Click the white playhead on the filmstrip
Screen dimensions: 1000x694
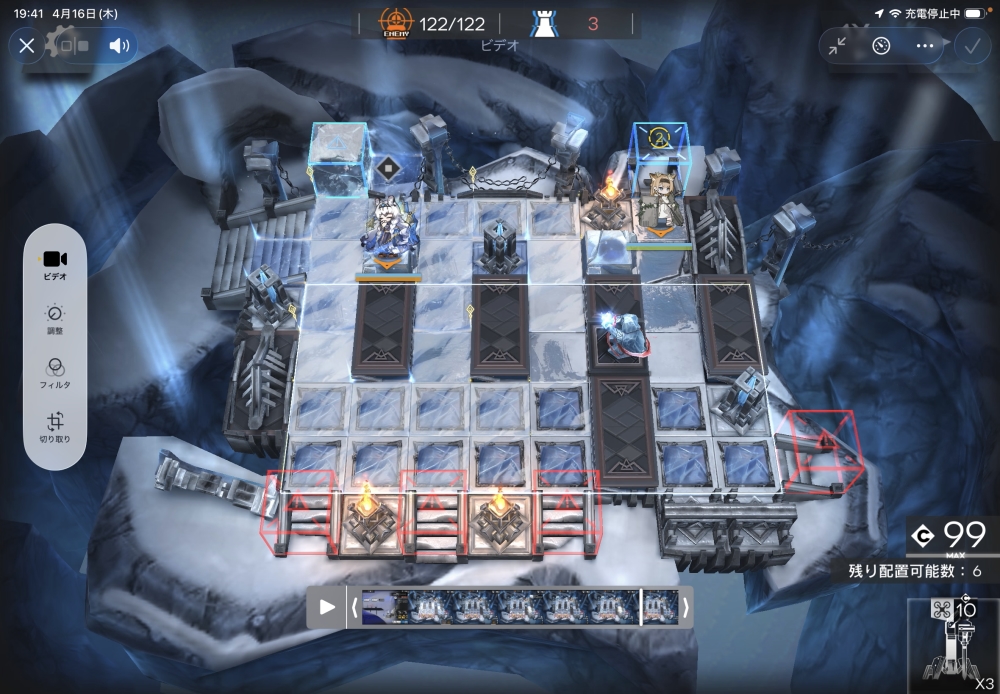click(x=640, y=607)
